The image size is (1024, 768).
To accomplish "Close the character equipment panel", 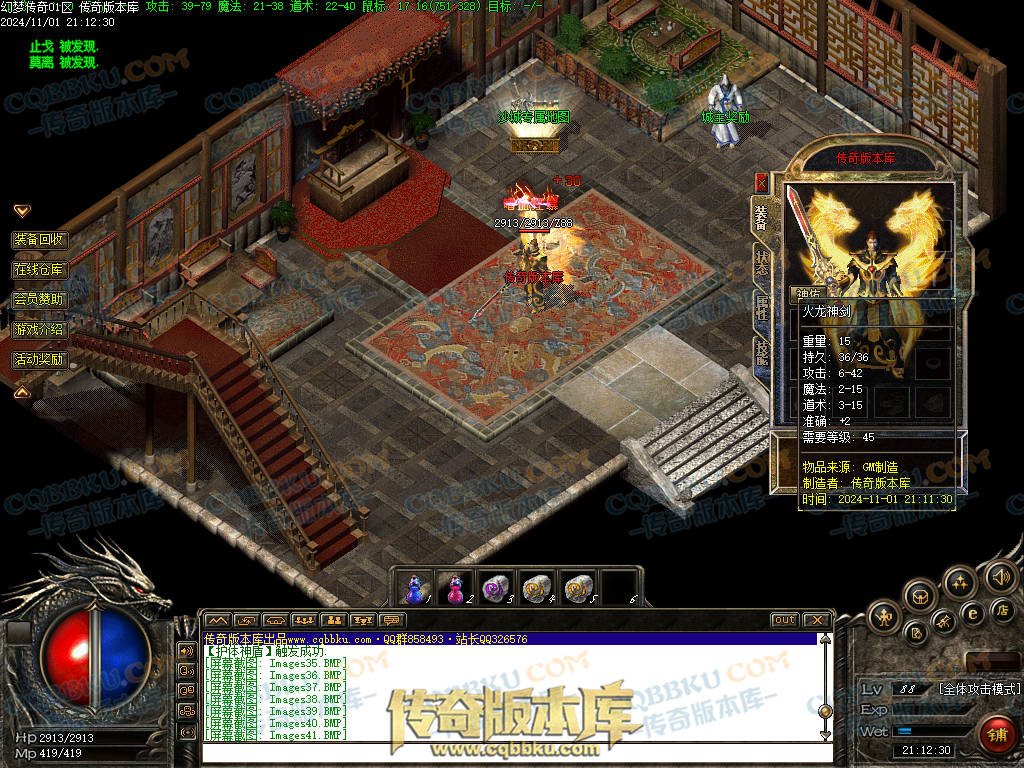I will [x=762, y=183].
